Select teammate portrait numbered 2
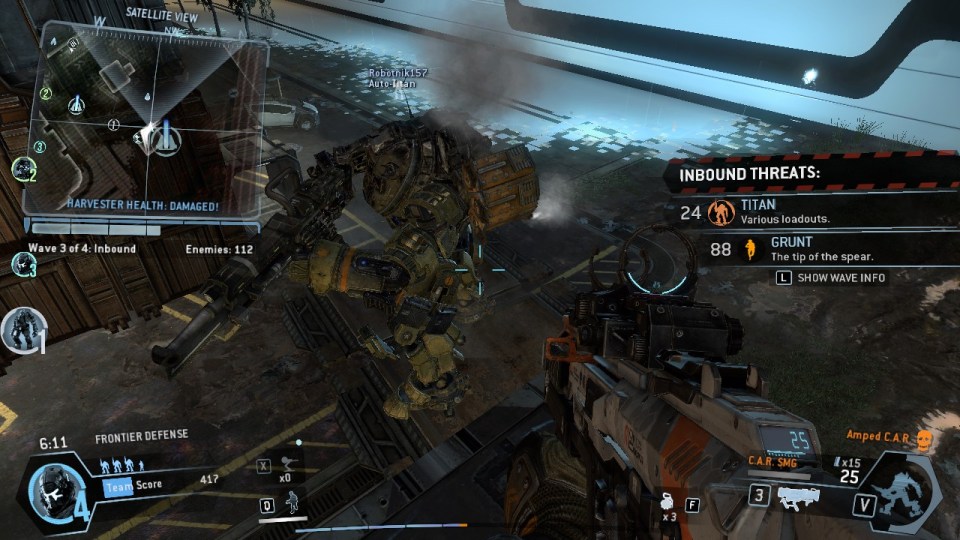The height and width of the screenshot is (540, 960). (x=23, y=169)
